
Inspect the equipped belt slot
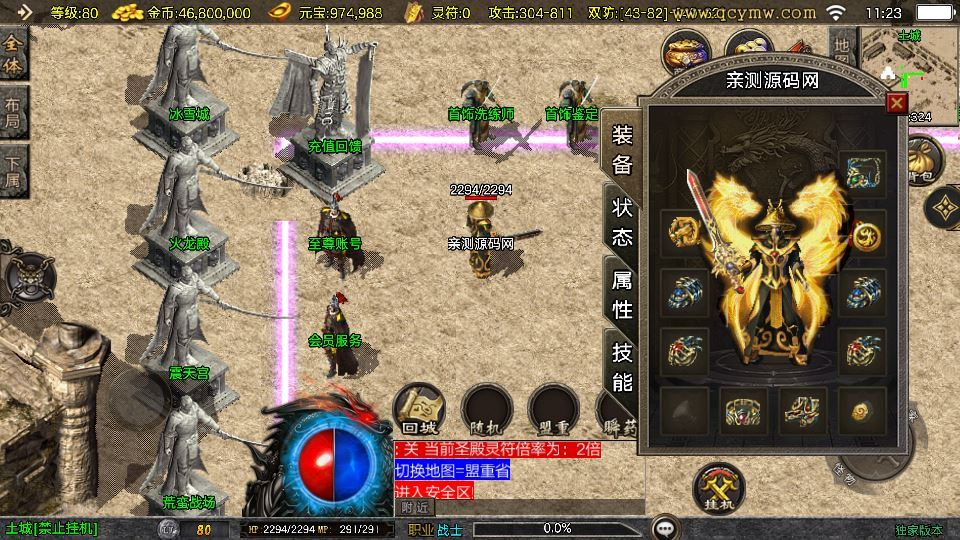[x=743, y=410]
